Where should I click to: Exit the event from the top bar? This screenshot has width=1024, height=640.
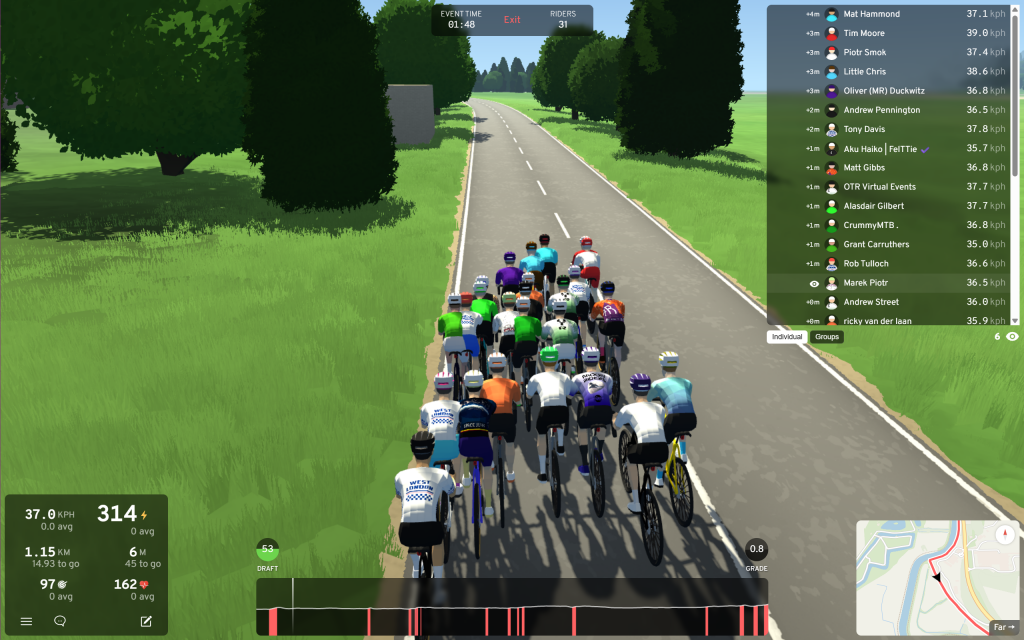(x=512, y=20)
